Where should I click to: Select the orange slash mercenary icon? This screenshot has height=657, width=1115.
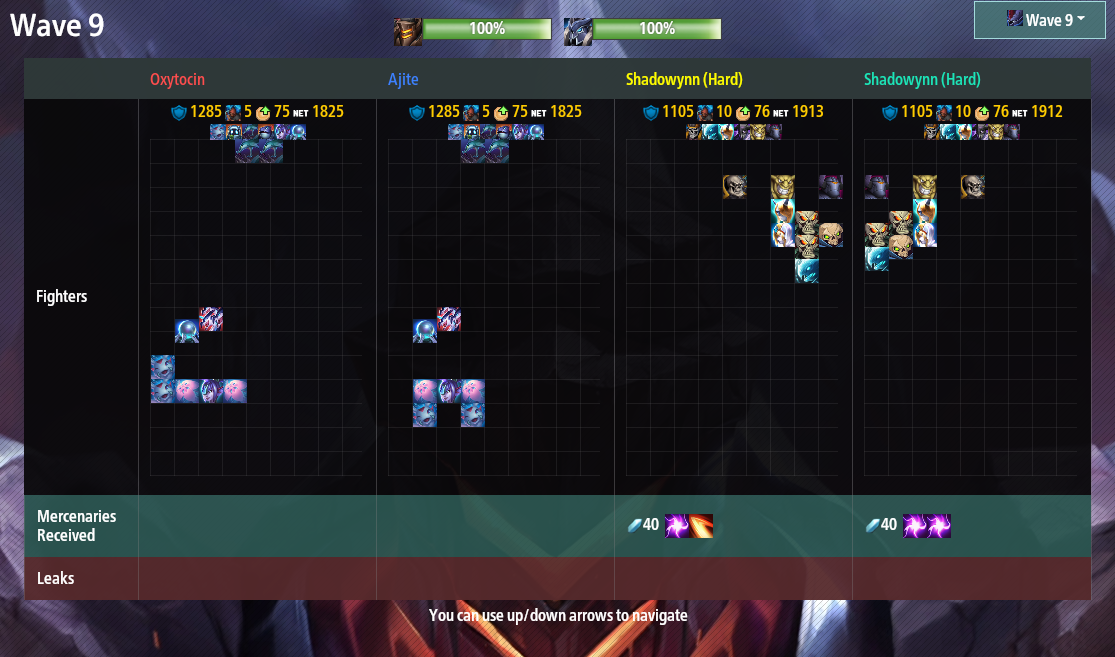(701, 525)
